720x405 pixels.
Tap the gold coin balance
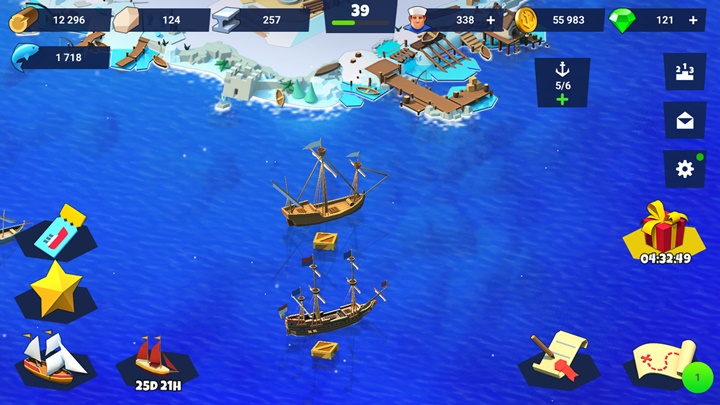(x=560, y=20)
